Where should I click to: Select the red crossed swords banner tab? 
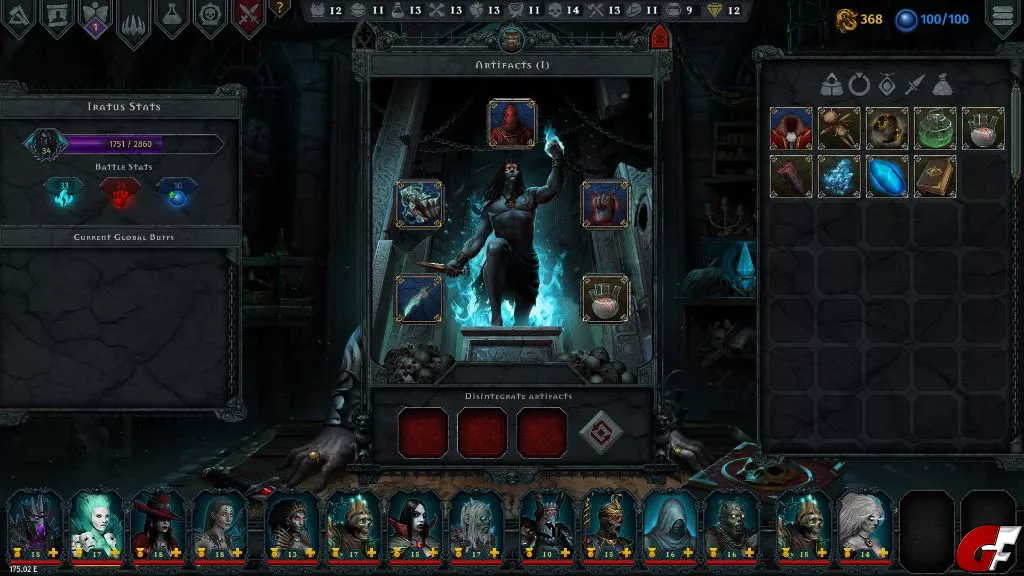pos(249,17)
